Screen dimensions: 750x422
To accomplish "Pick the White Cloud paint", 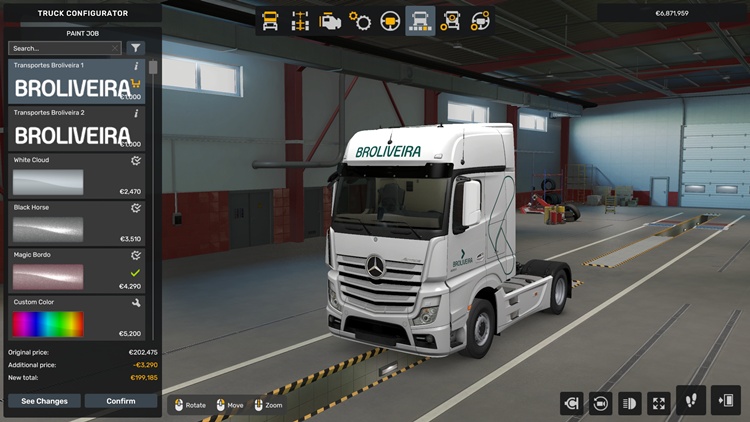I will point(75,177).
